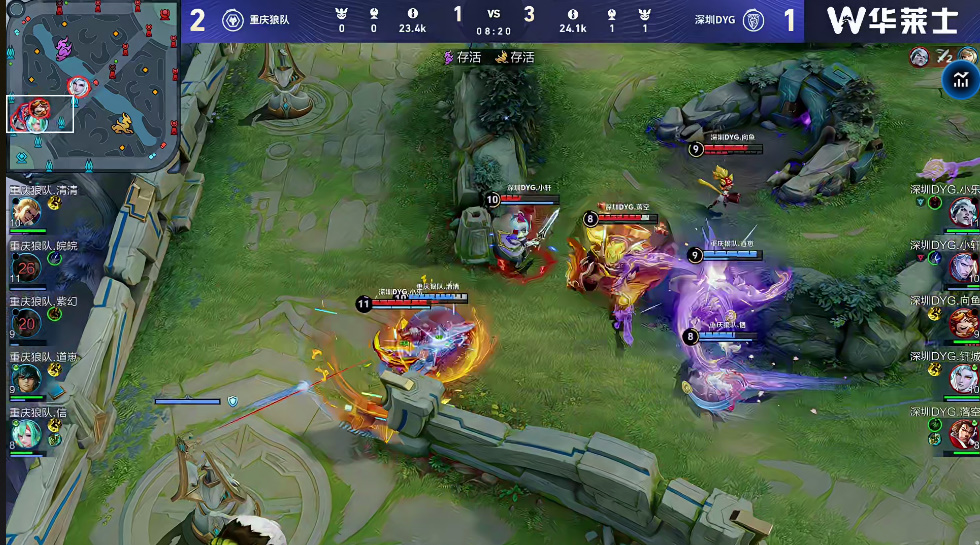980x545 pixels.
Task: Select player 重庆狼队.紫幻 in the roster
Action: coord(26,322)
